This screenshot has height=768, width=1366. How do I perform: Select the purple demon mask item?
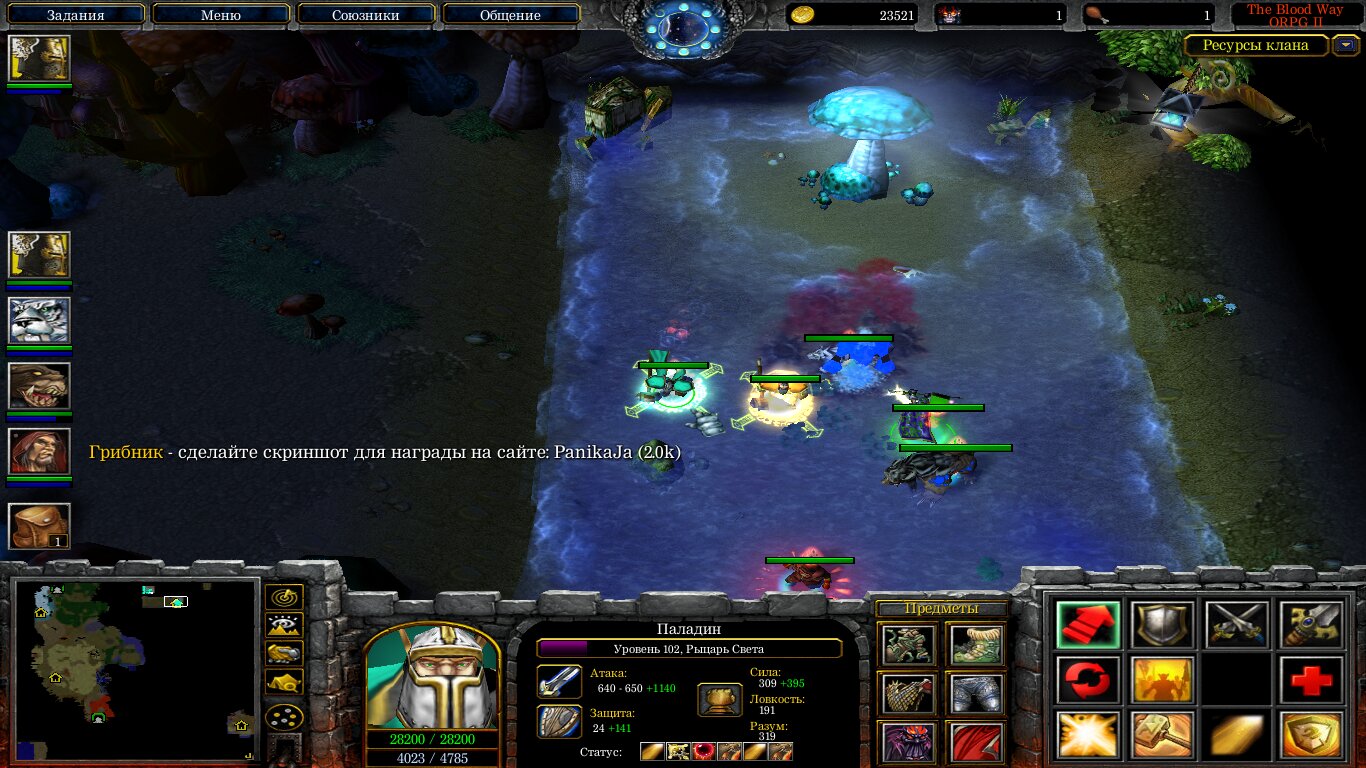(909, 742)
